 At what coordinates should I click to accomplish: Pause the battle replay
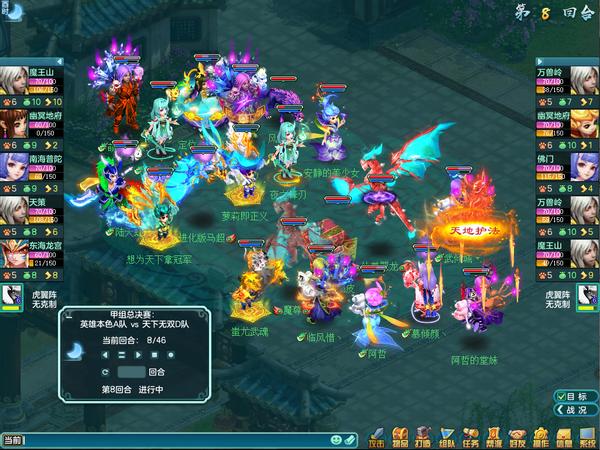click(x=122, y=354)
